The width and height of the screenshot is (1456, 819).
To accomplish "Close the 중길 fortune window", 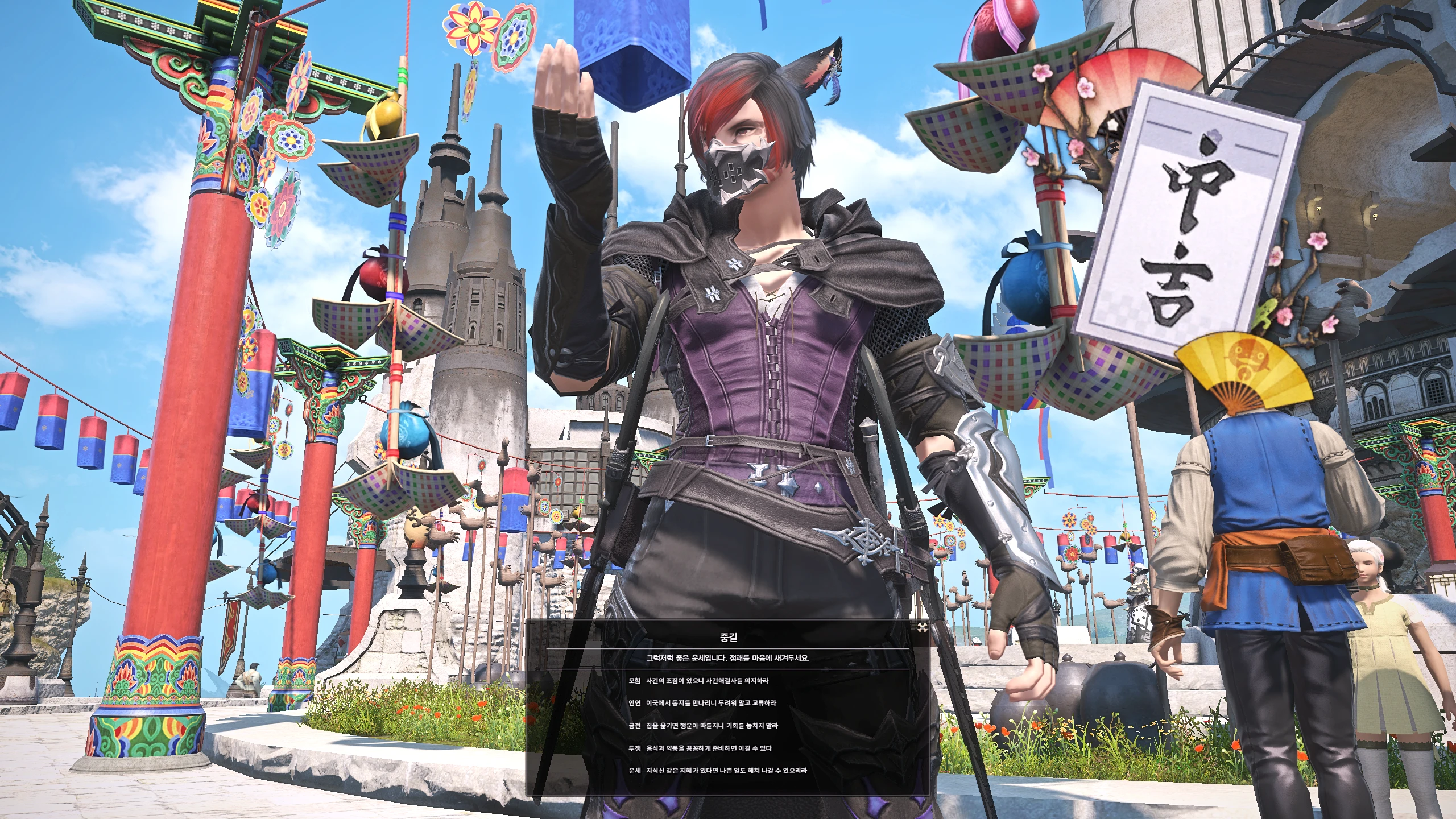I will (922, 628).
